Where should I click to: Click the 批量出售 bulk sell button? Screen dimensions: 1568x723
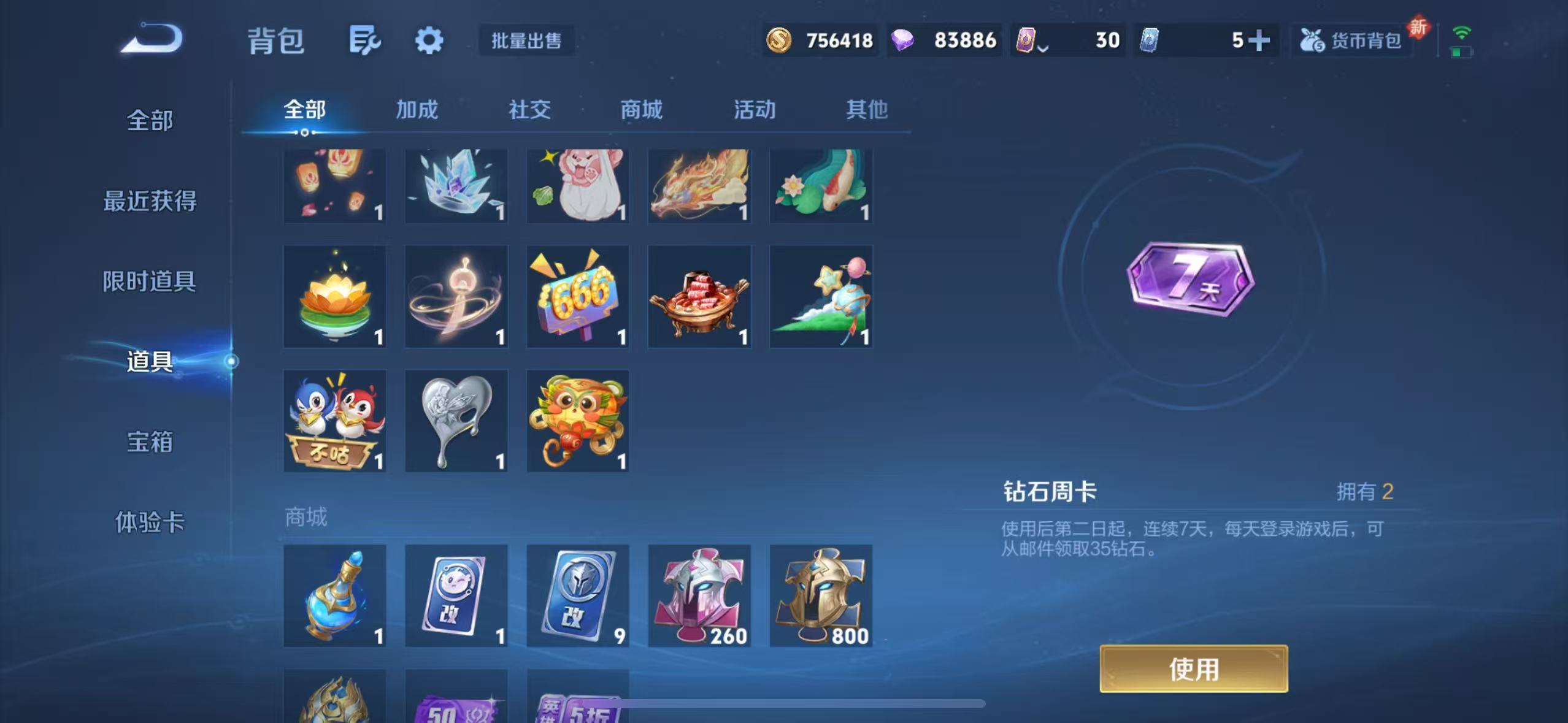coord(527,40)
